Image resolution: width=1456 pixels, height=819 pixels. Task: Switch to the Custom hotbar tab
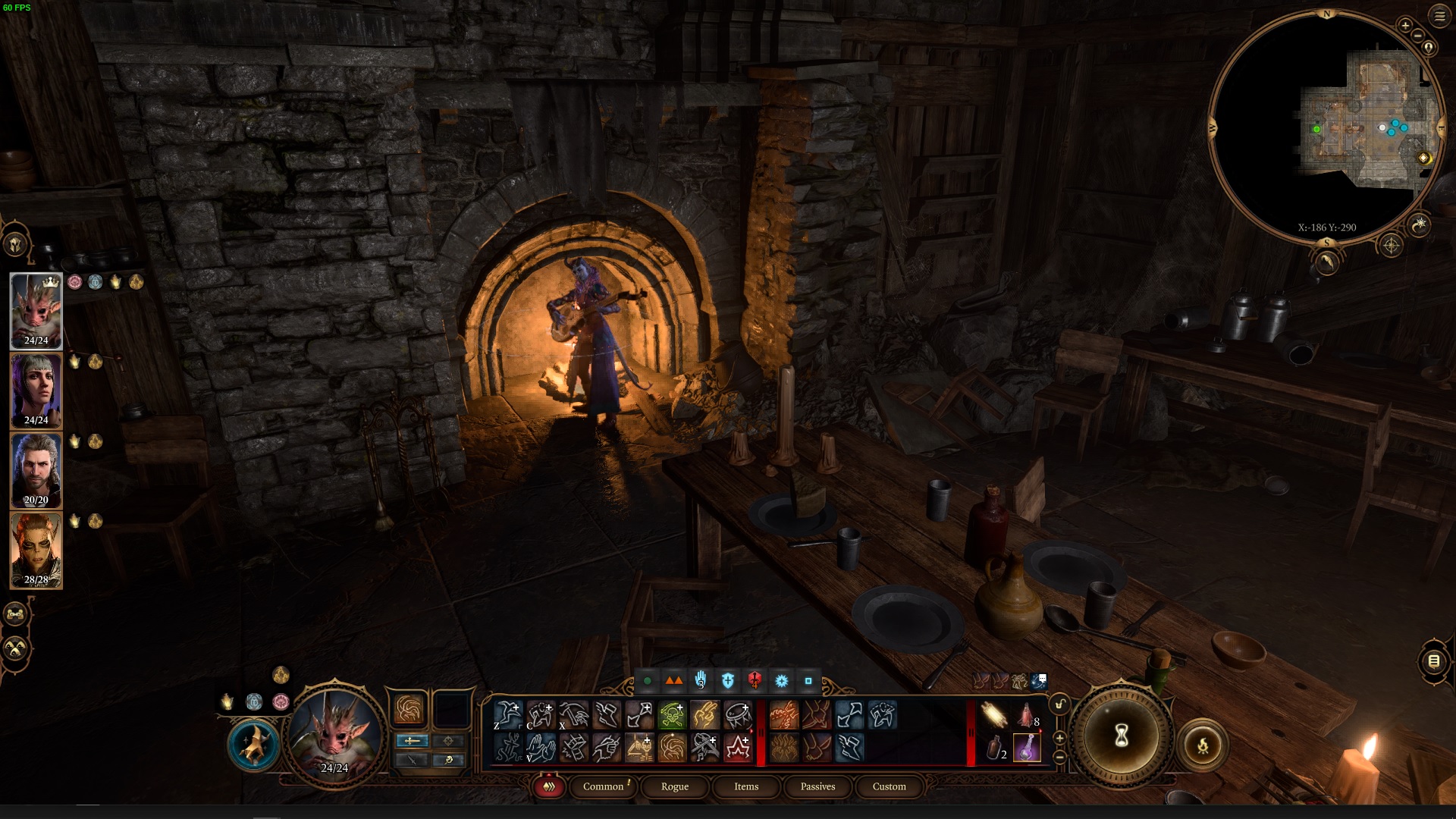tap(889, 786)
